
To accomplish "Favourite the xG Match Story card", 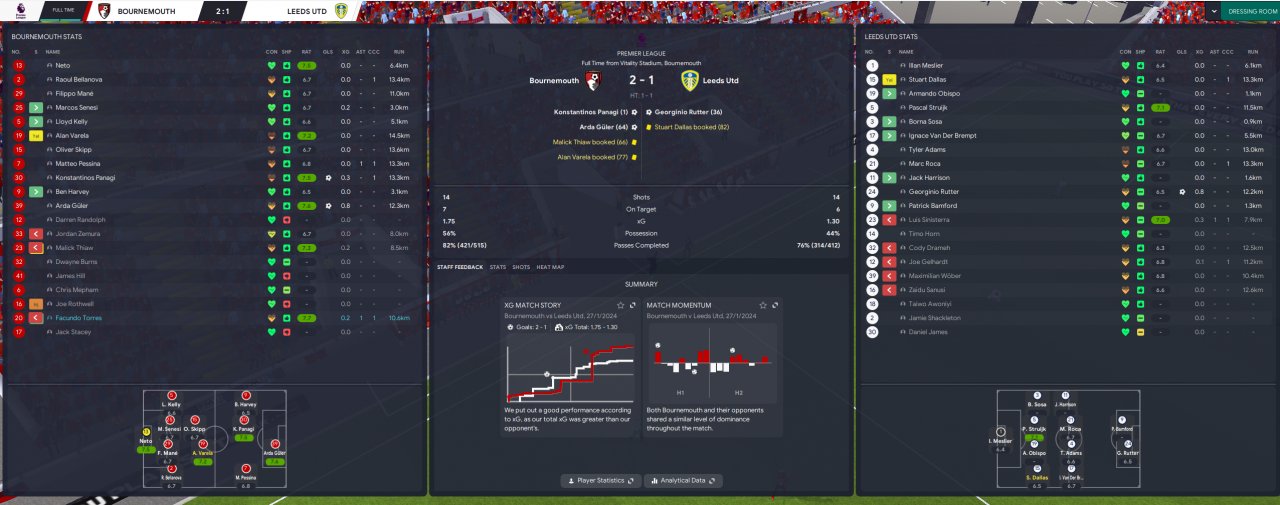I will (x=620, y=305).
